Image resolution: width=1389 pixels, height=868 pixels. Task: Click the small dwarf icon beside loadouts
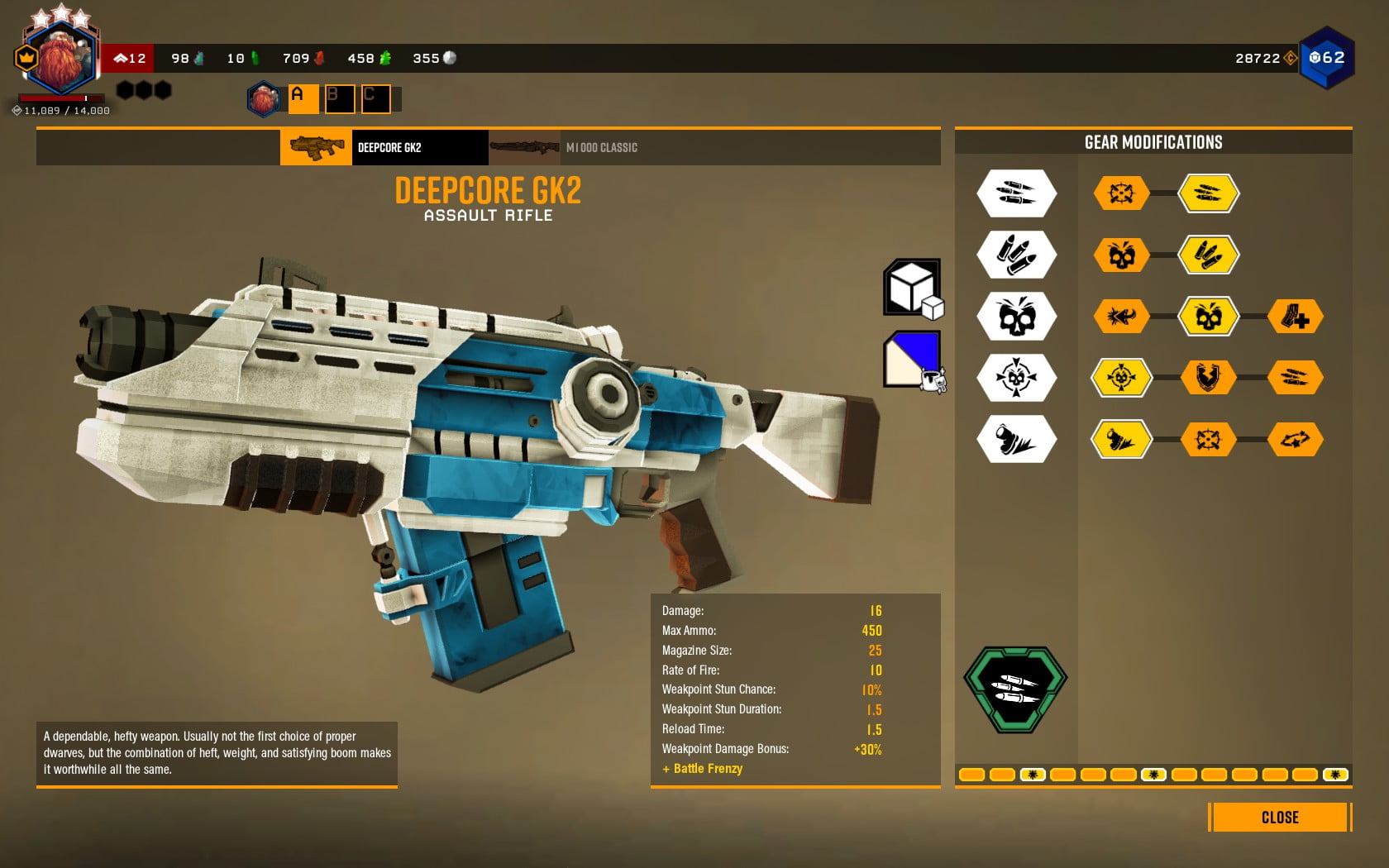pos(264,99)
